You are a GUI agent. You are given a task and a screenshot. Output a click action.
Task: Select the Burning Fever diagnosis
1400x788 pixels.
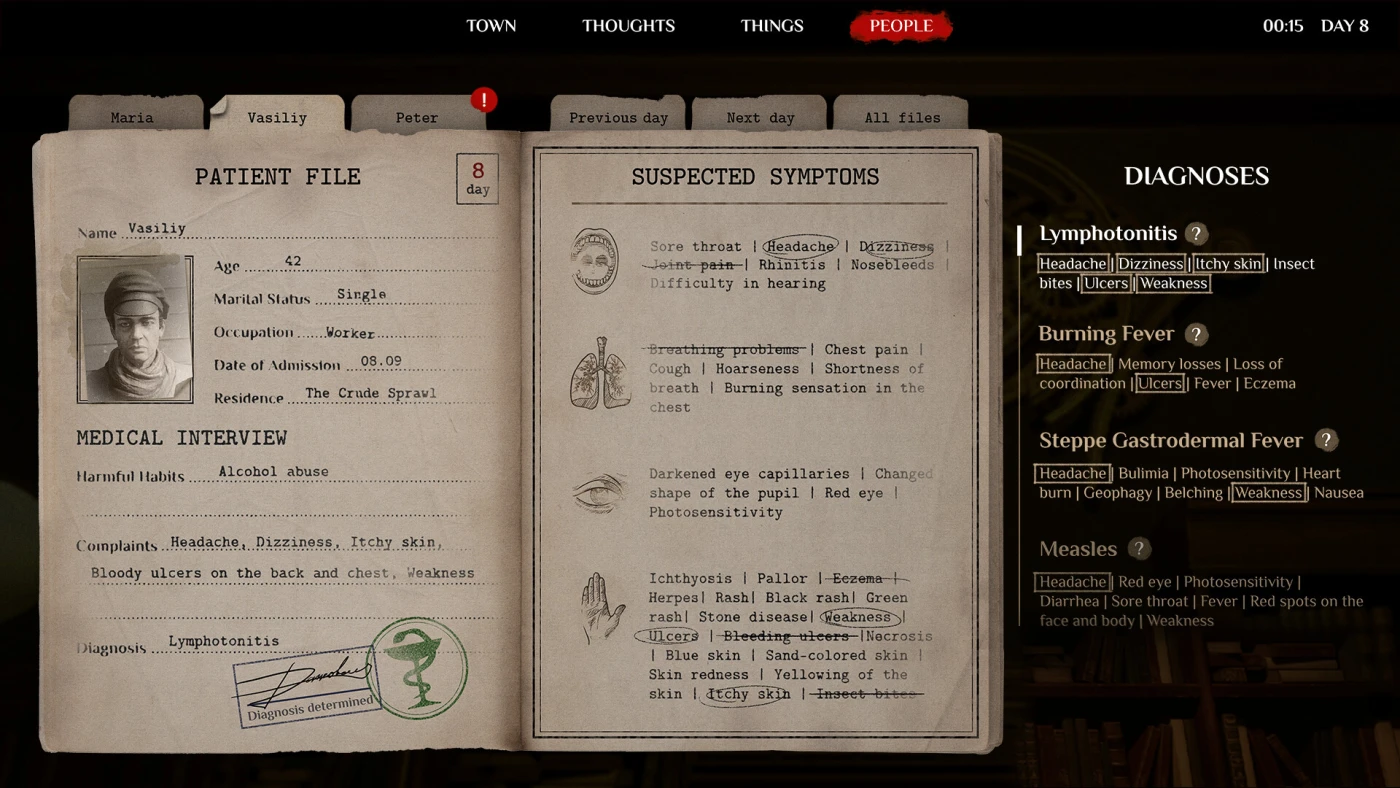(1105, 334)
